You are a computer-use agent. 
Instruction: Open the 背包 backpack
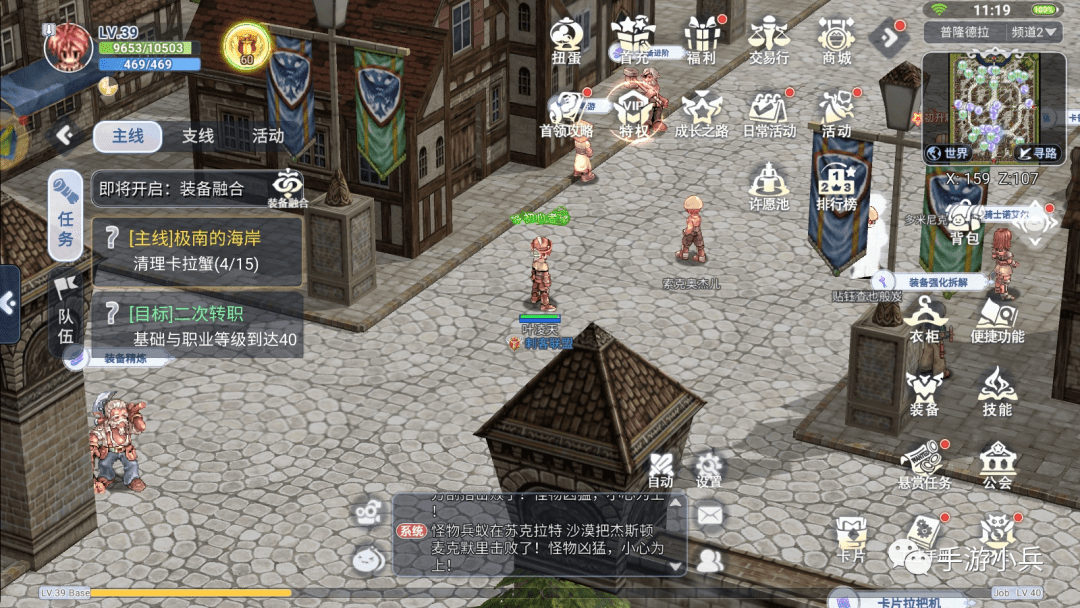pyautogui.click(x=964, y=222)
